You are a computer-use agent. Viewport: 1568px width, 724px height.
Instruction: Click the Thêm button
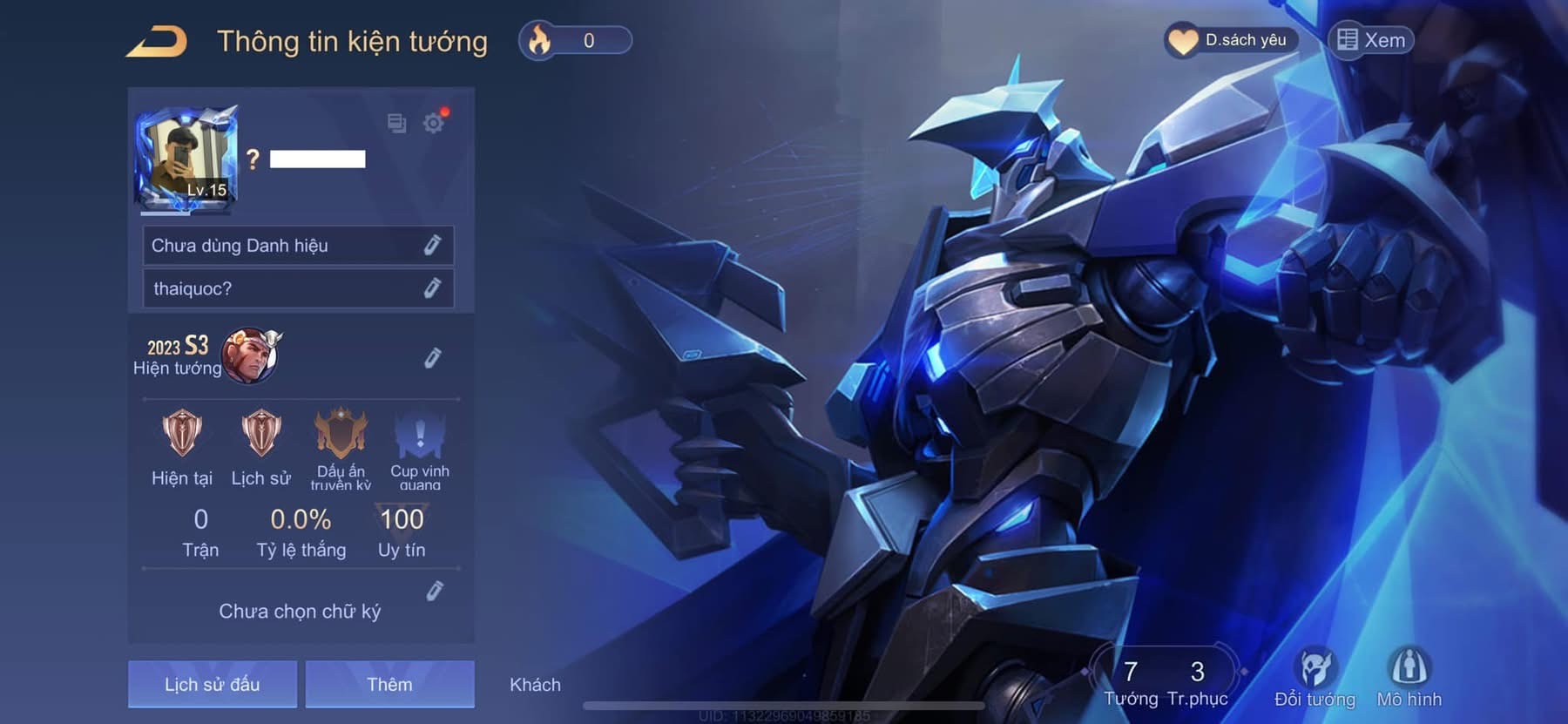(x=389, y=684)
